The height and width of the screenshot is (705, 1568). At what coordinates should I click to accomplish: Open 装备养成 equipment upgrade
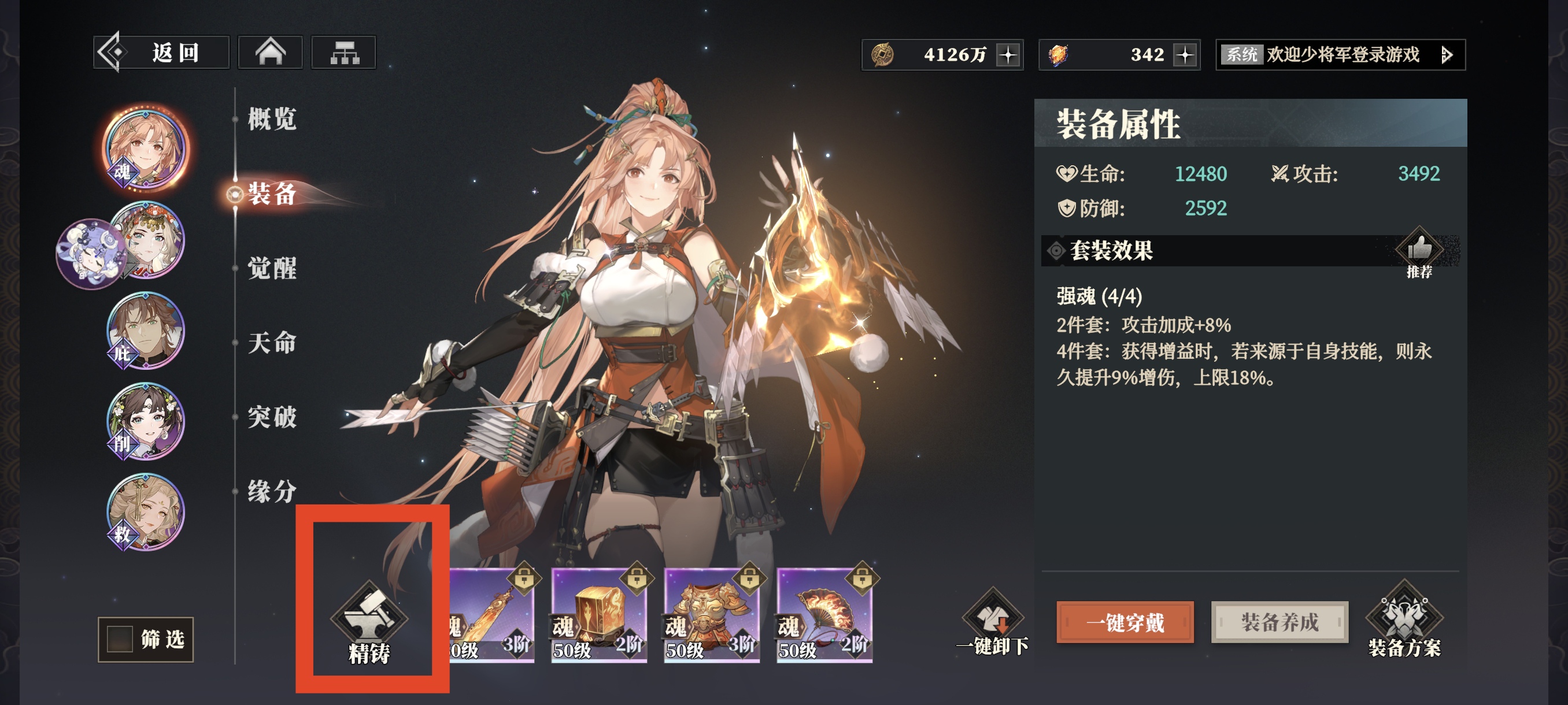click(x=1279, y=622)
